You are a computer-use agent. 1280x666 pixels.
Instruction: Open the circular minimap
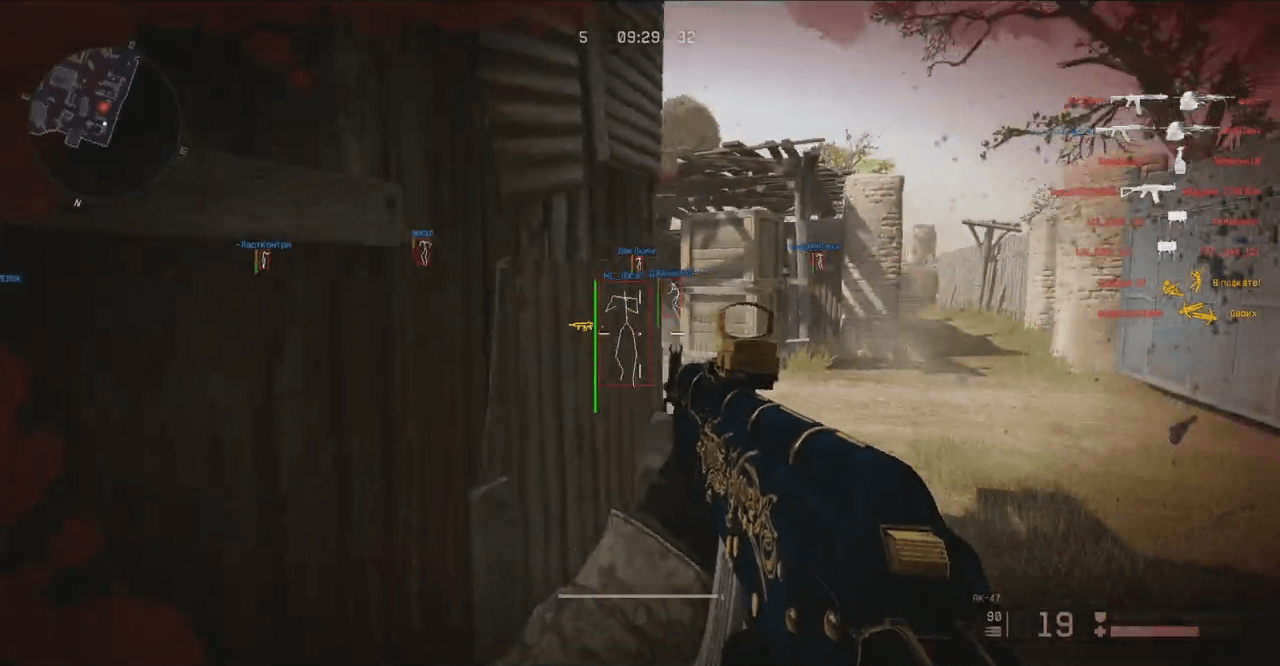104,122
